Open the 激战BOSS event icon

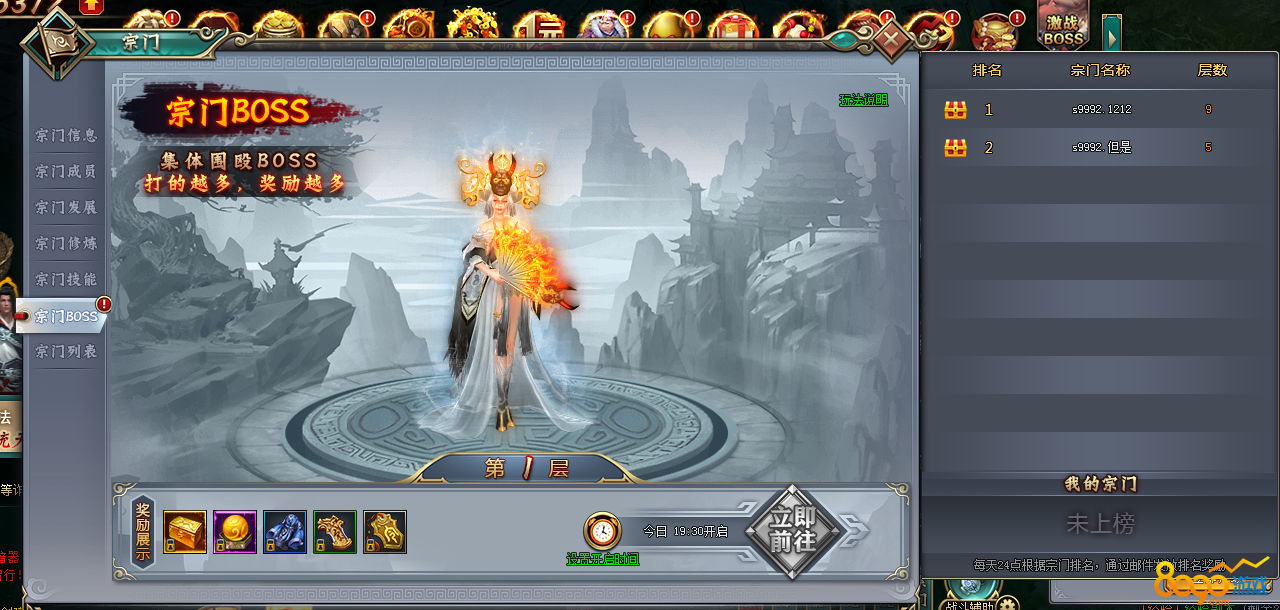[1063, 27]
